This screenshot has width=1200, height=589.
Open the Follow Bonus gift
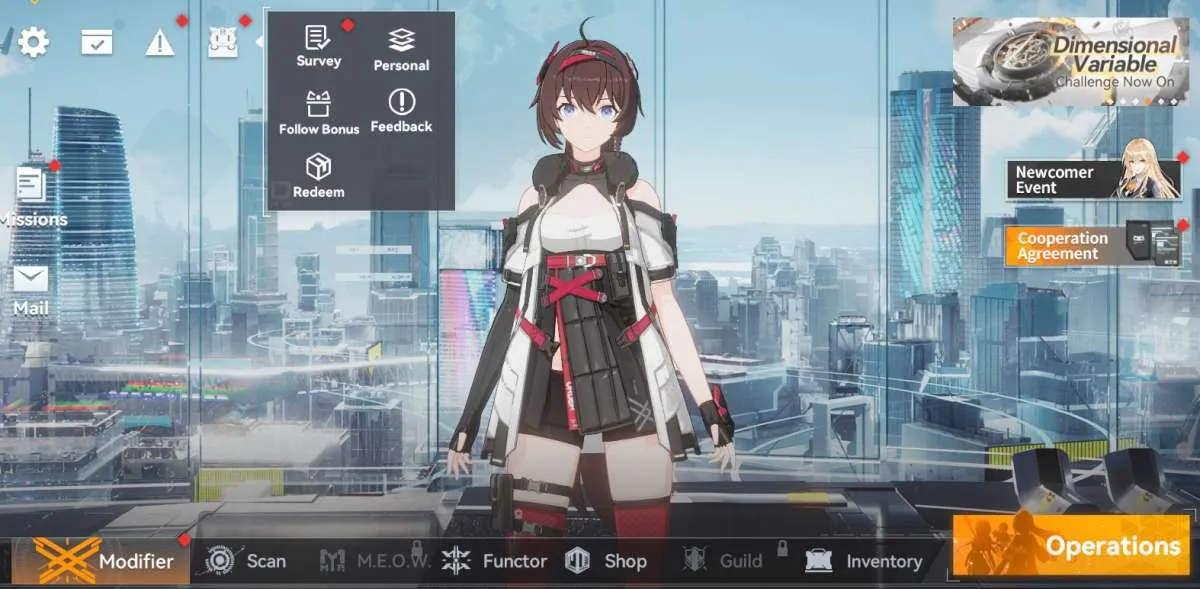tap(318, 112)
